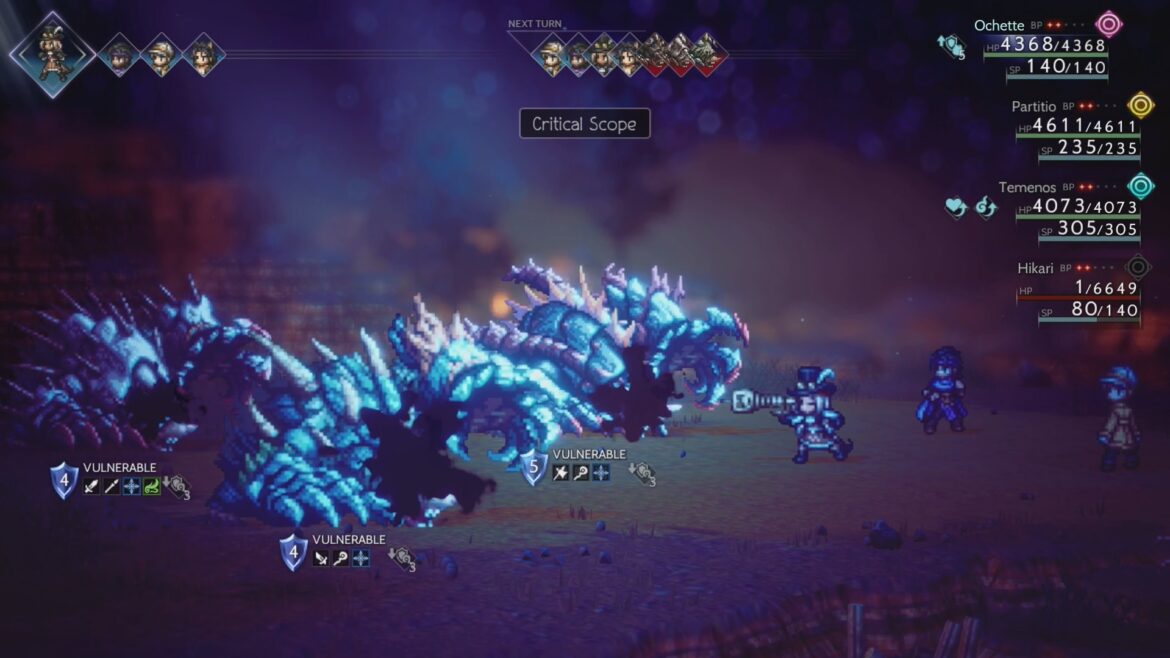Click the large current-turn character portrait
1170x658 pixels.
[53, 53]
